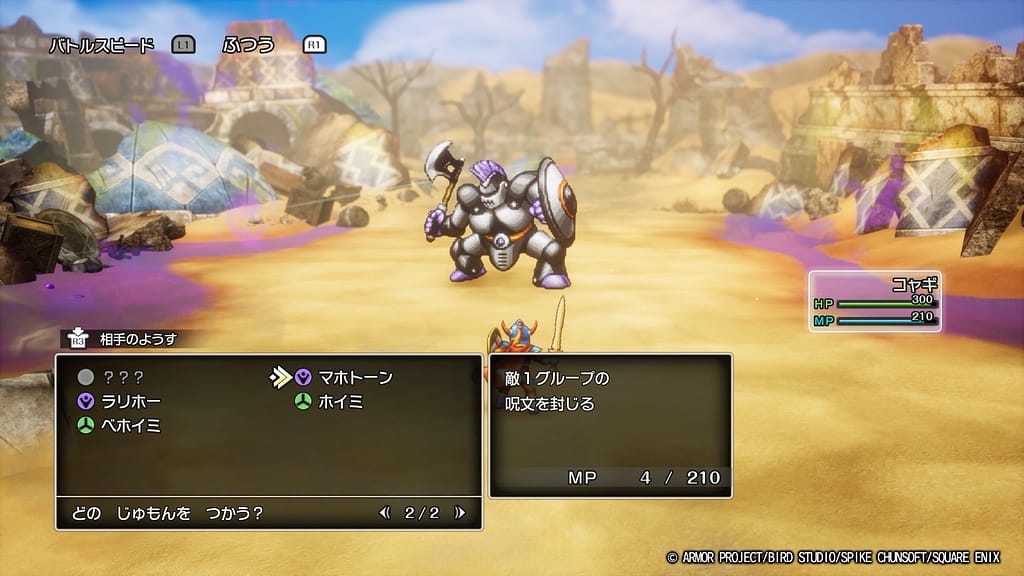
Task: Cast the ホイミ healing spell
Action: (341, 401)
